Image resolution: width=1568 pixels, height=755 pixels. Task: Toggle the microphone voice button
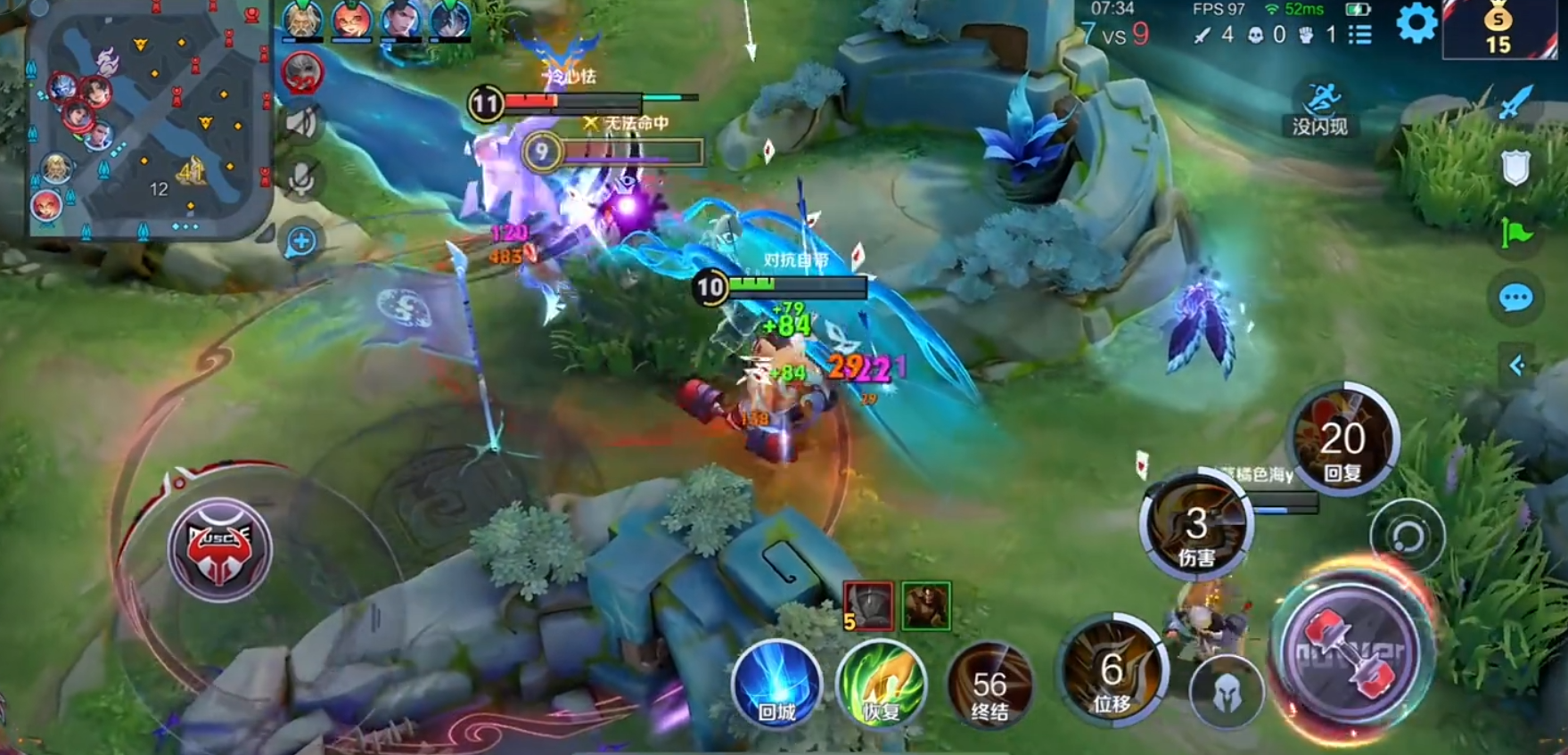pos(301,178)
